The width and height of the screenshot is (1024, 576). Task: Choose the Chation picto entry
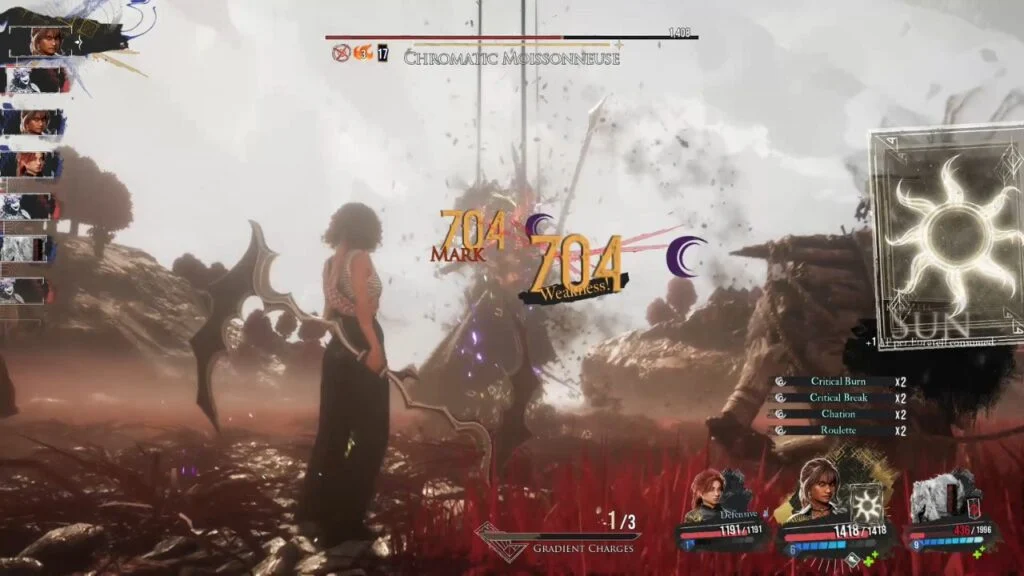(x=838, y=414)
